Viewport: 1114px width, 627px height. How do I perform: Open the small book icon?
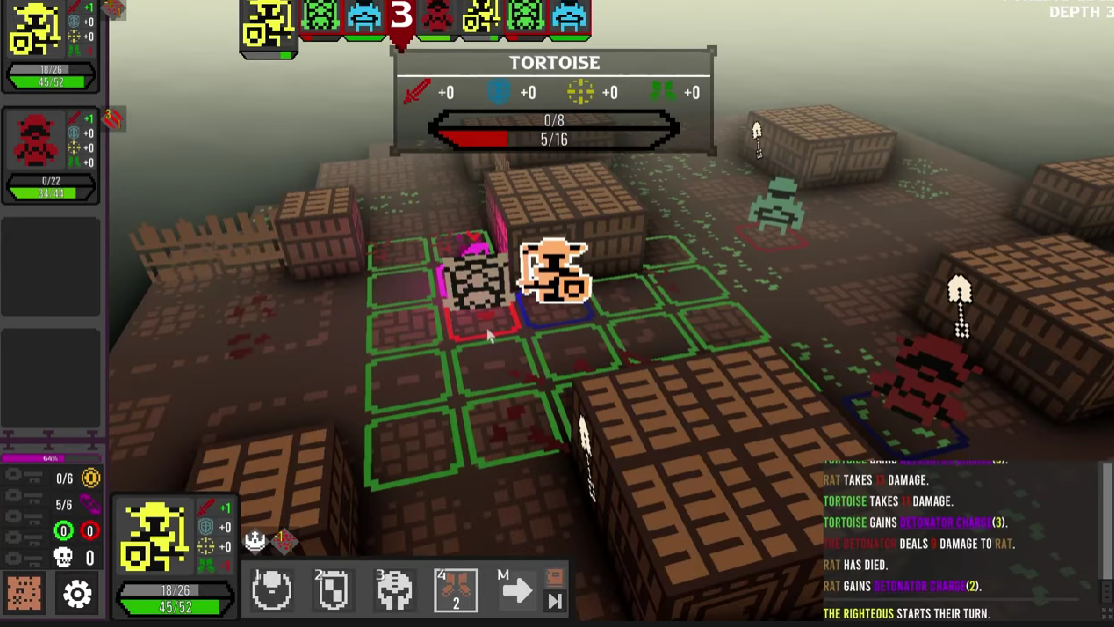[554, 578]
